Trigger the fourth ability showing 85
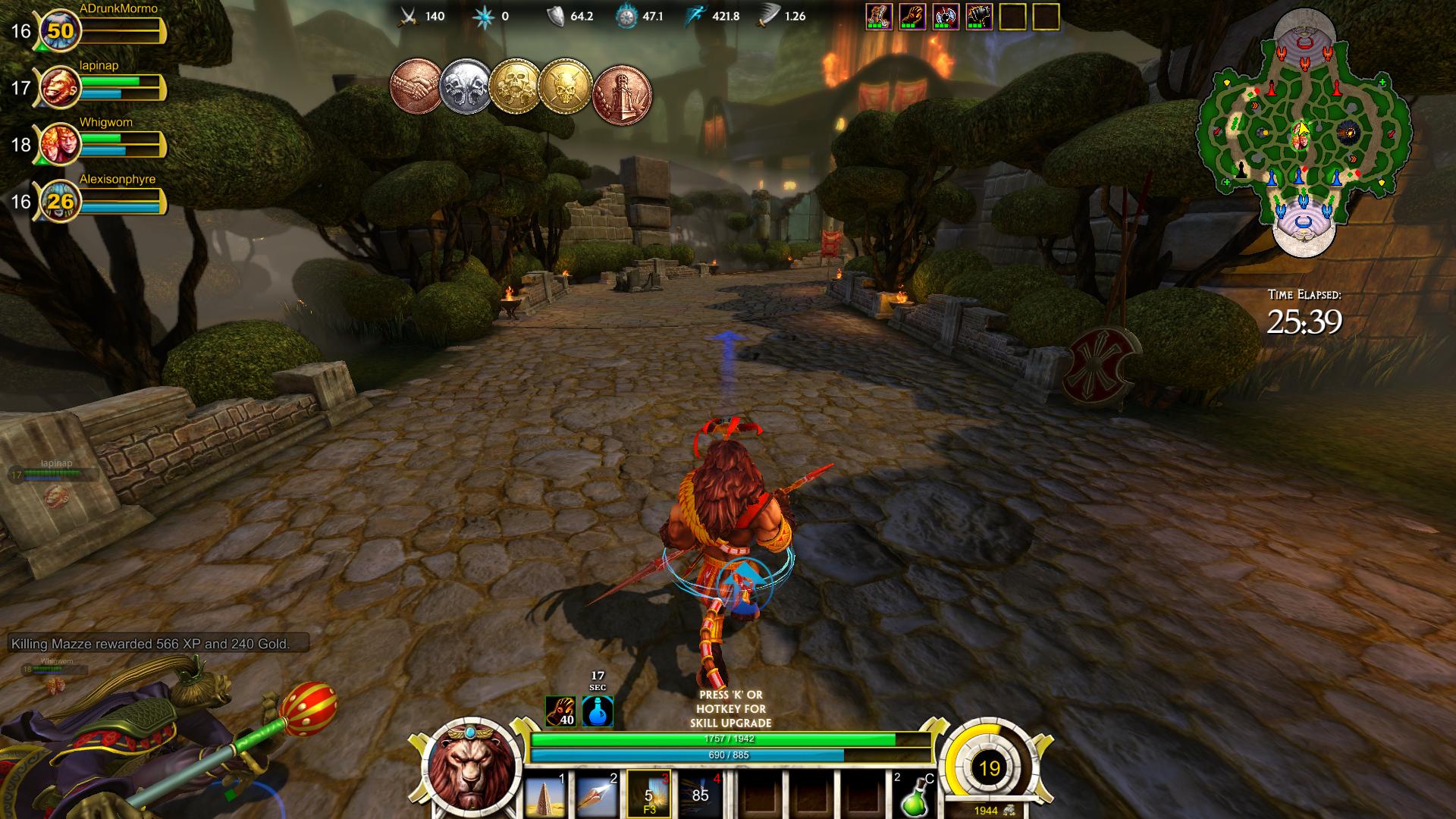This screenshot has height=819, width=1456. coord(700,793)
